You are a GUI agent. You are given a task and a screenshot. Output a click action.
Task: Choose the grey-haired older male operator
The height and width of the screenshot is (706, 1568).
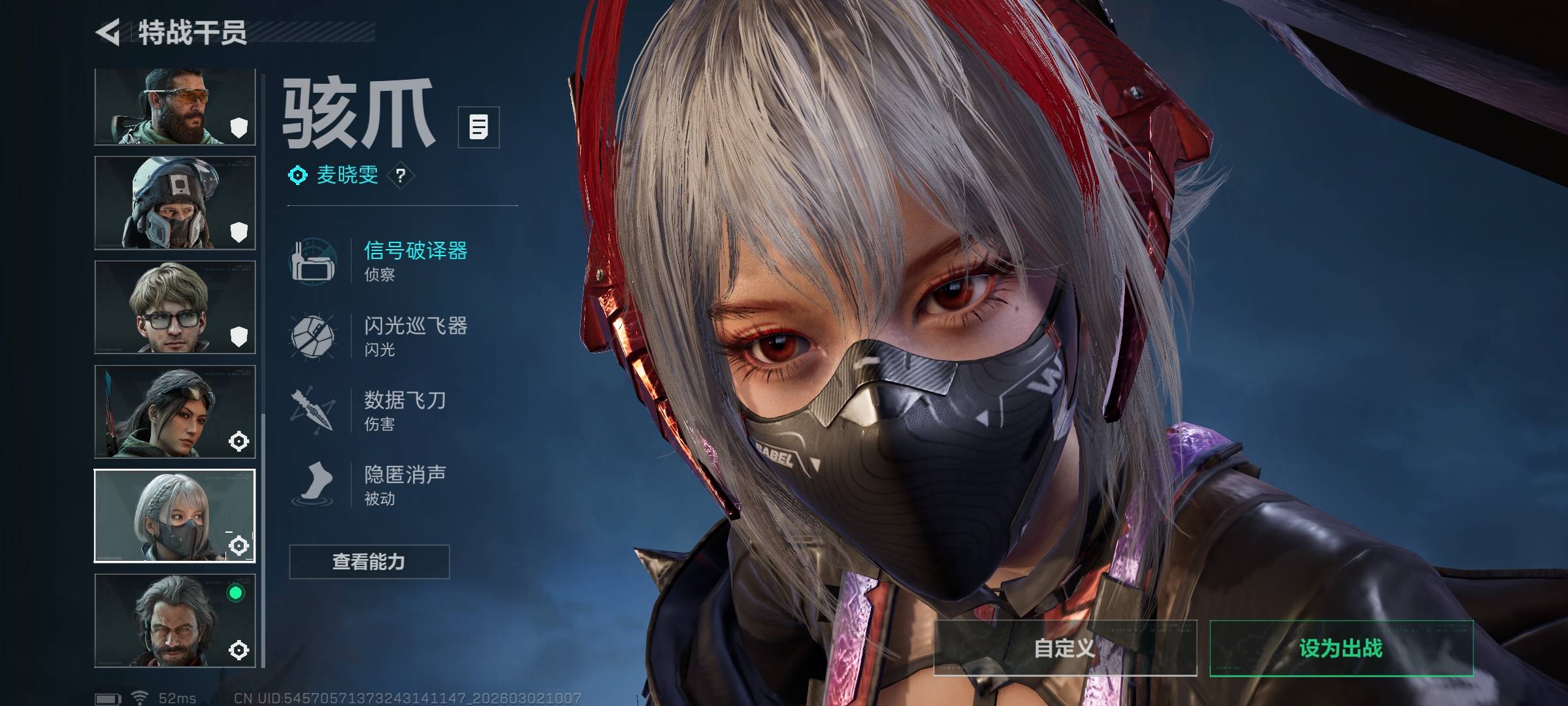[174, 620]
